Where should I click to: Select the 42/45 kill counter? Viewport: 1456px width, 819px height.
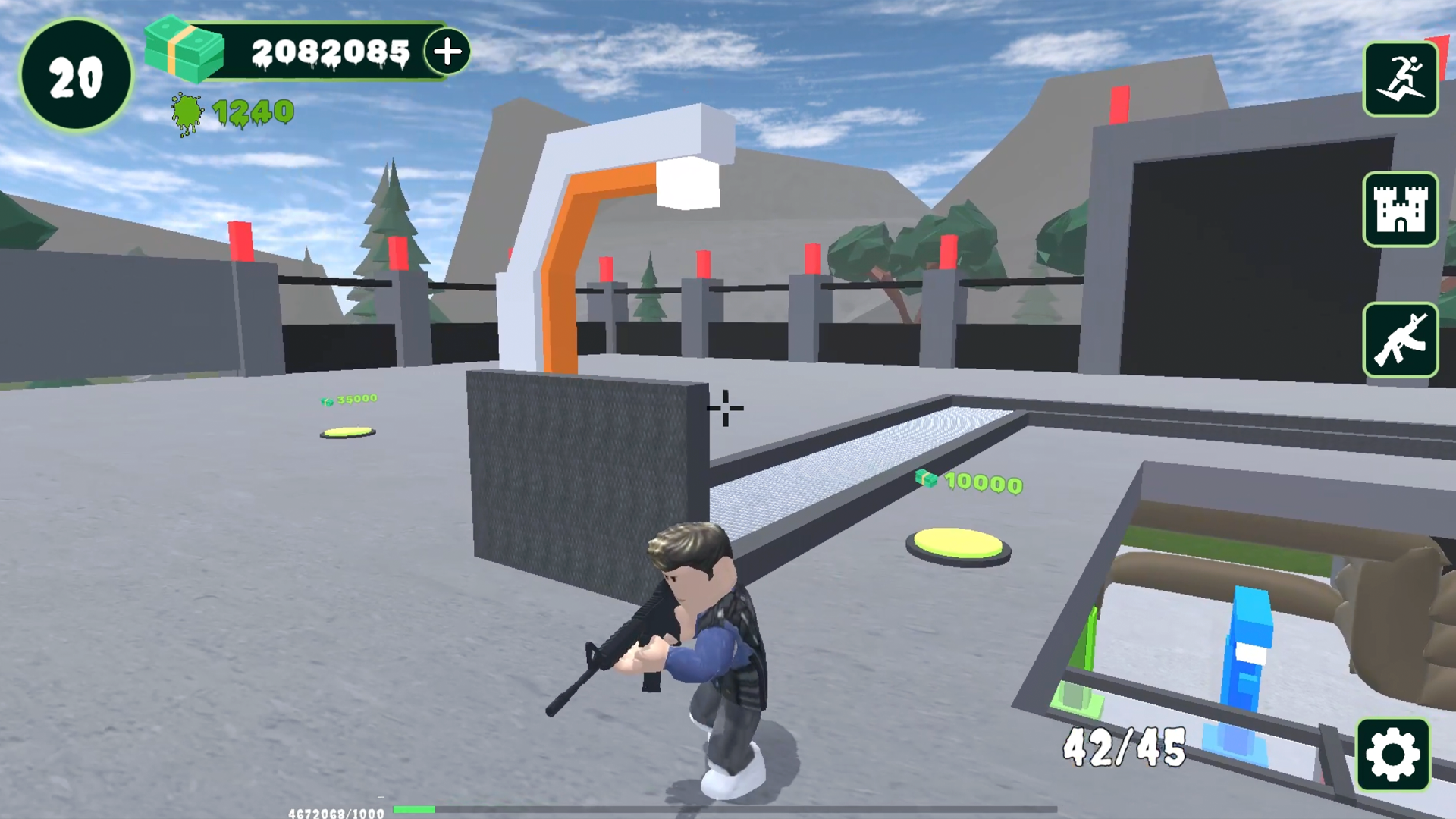(1122, 747)
